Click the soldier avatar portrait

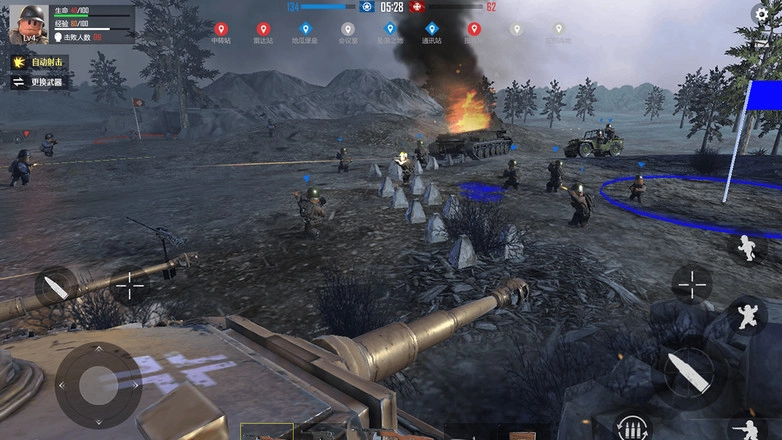tap(27, 24)
